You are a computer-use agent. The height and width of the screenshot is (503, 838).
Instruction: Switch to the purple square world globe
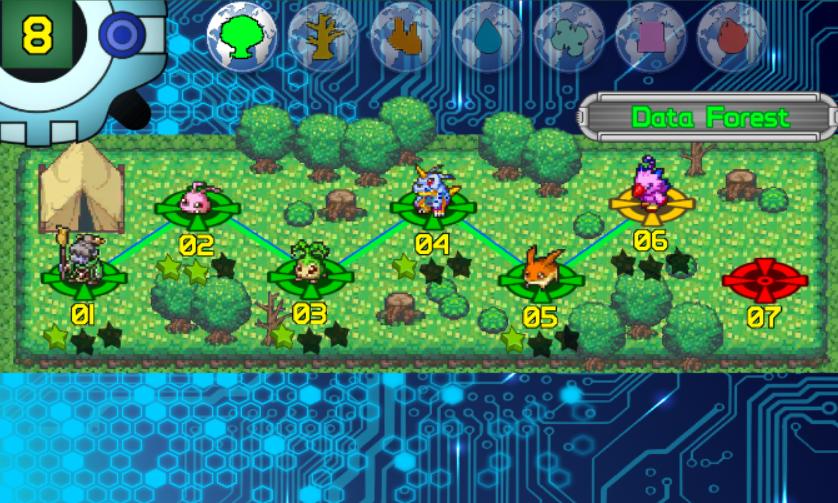(x=650, y=36)
